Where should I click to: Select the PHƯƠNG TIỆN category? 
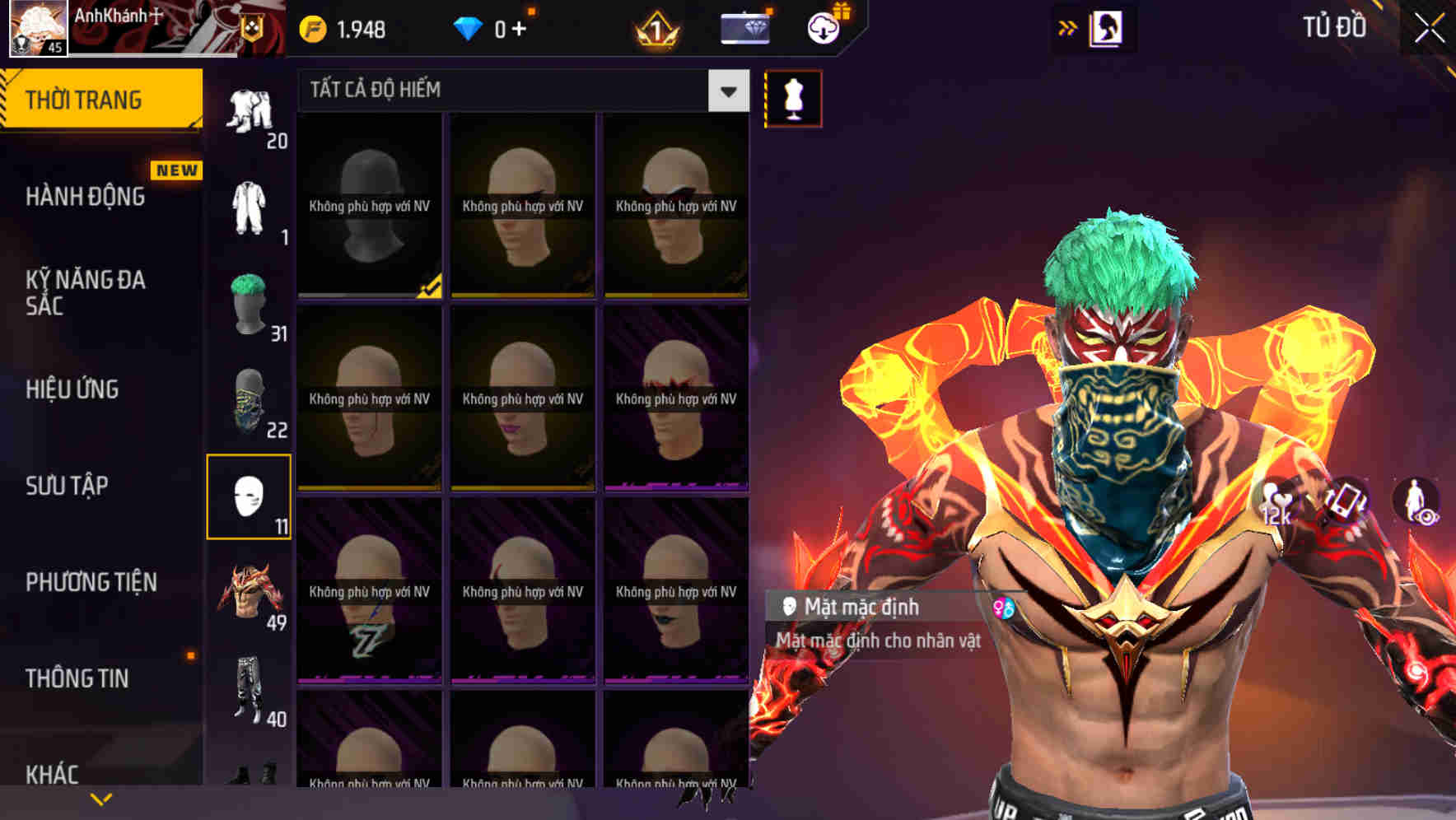point(91,582)
